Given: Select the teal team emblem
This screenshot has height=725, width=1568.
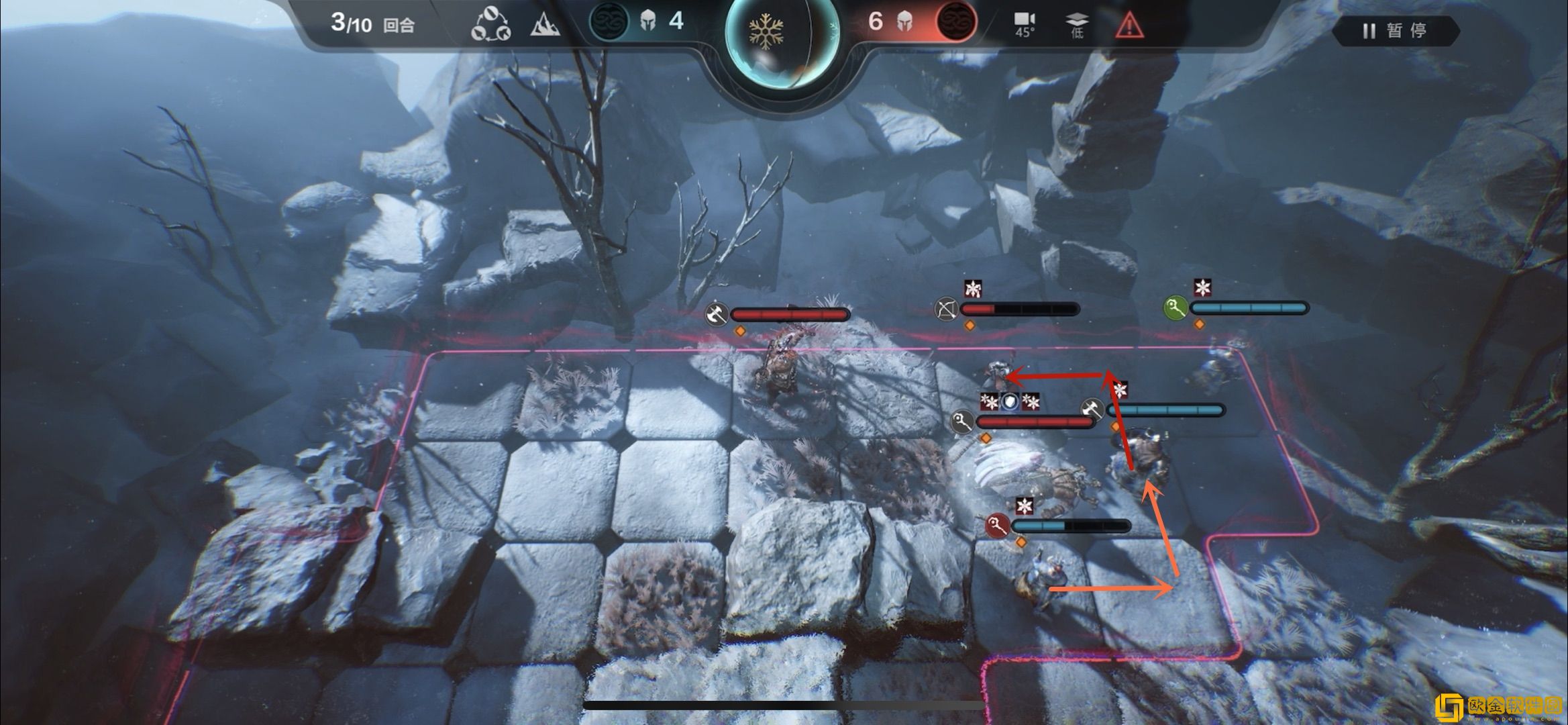Looking at the screenshot, I should 608,21.
